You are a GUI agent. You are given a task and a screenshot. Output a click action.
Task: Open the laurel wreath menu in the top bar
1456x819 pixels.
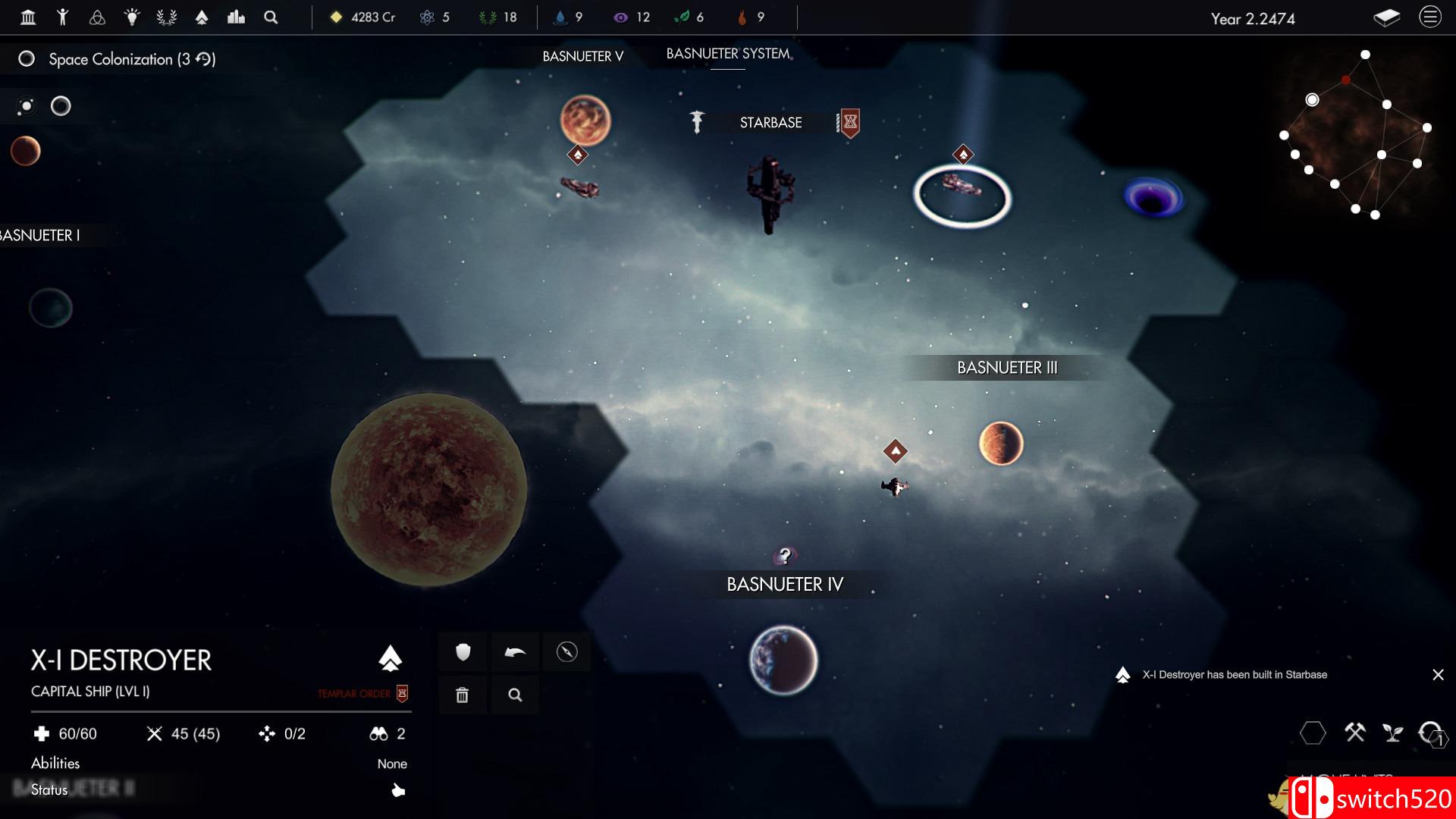[166, 17]
